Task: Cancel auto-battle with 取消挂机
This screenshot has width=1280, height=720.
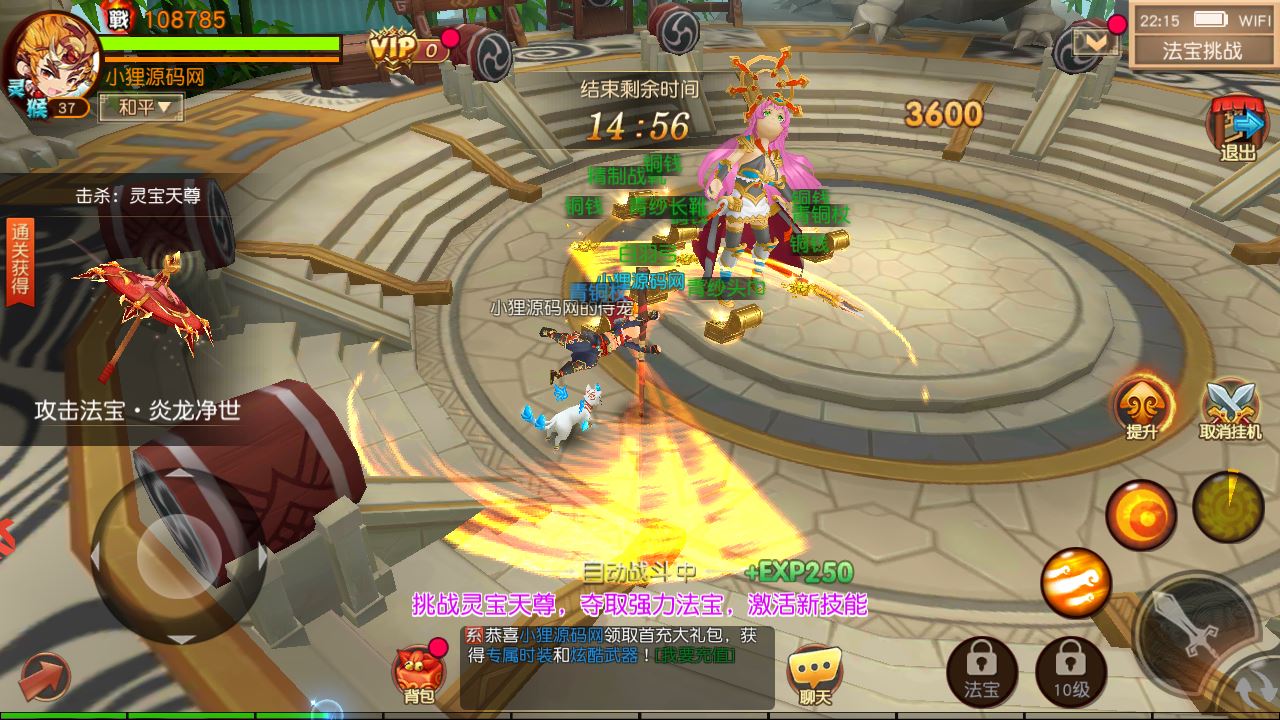Action: point(1231,410)
